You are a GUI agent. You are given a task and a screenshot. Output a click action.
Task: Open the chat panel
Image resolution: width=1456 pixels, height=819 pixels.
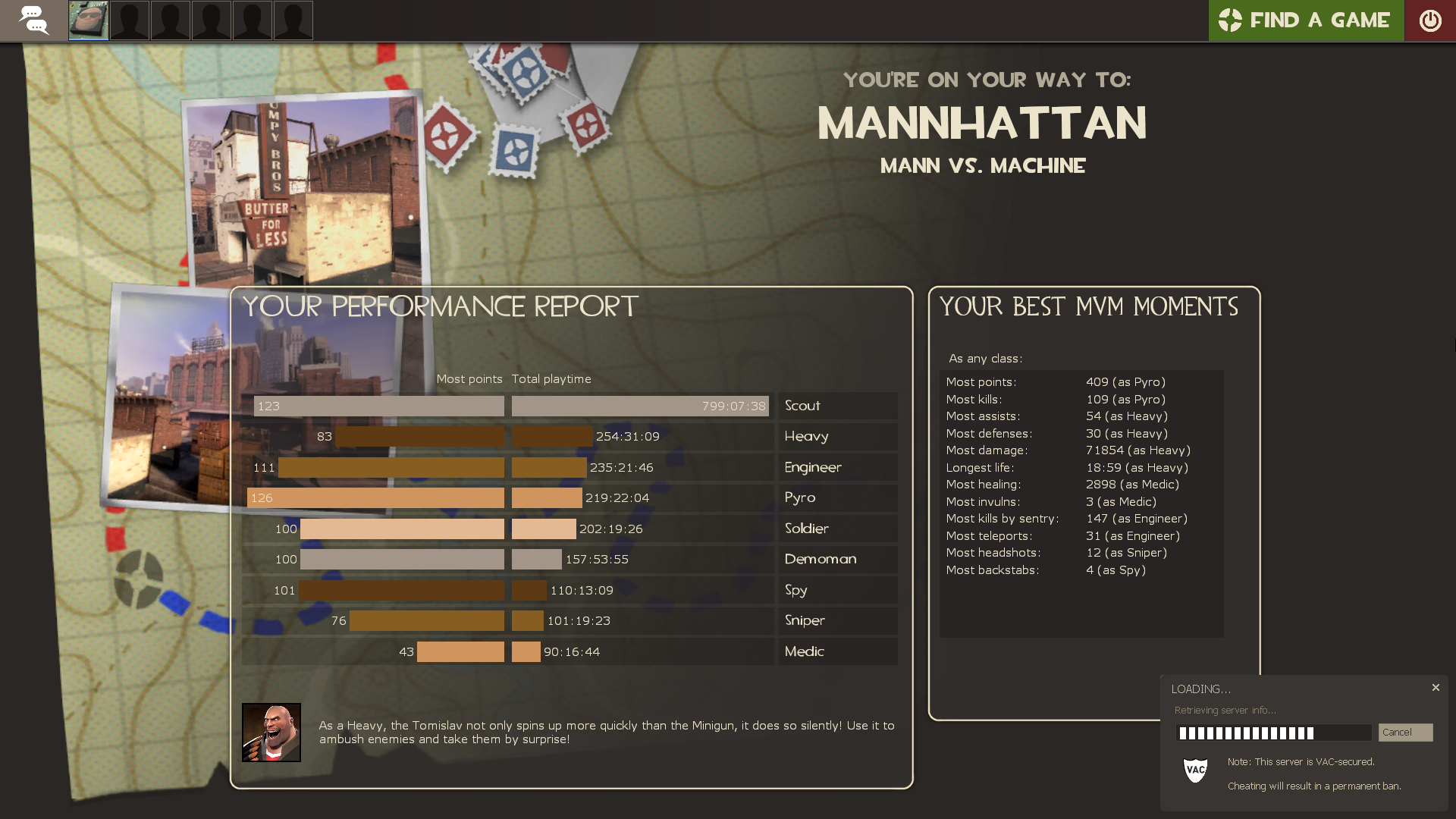click(34, 20)
